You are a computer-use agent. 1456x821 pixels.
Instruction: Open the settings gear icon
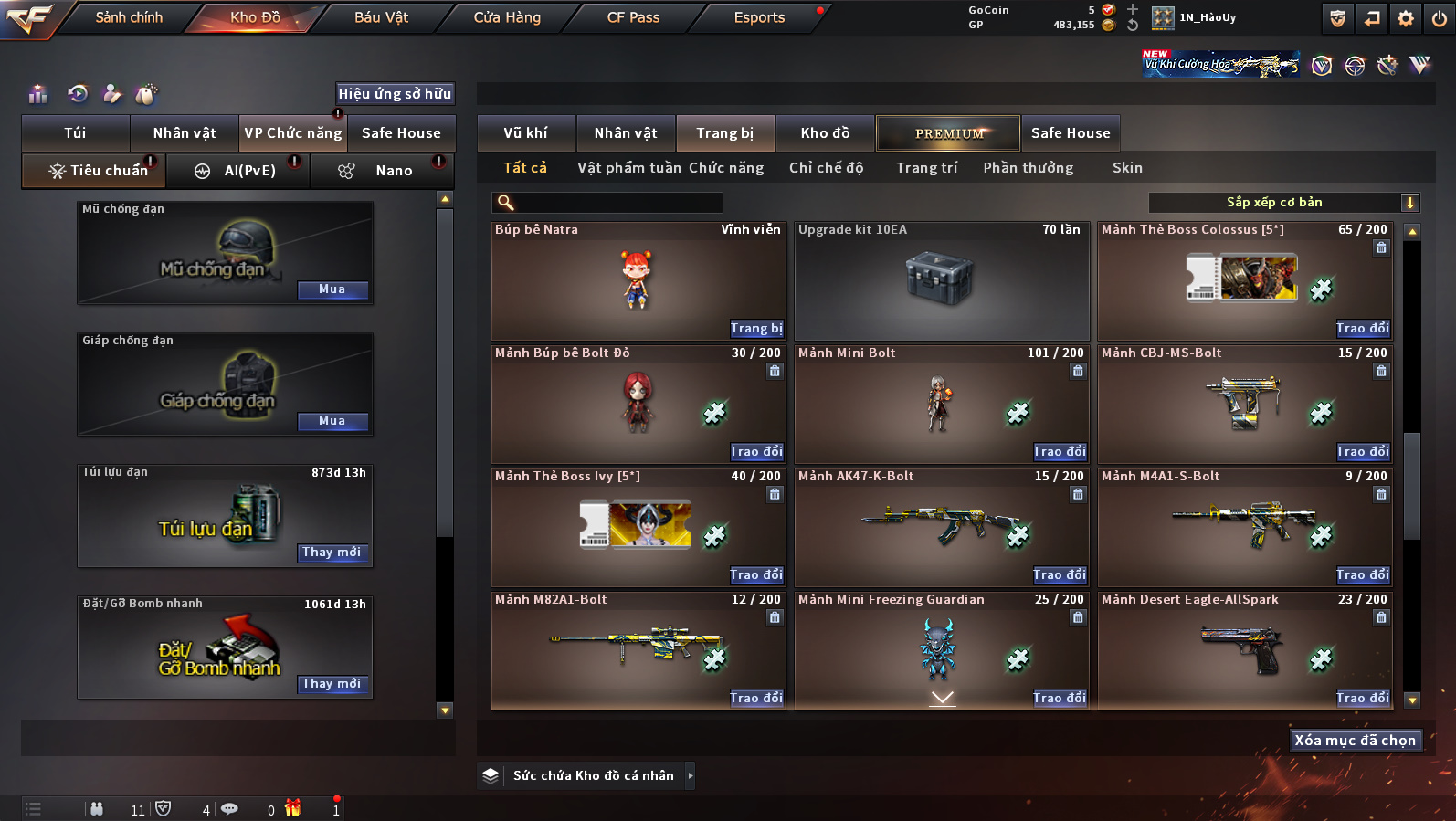pyautogui.click(x=1406, y=18)
